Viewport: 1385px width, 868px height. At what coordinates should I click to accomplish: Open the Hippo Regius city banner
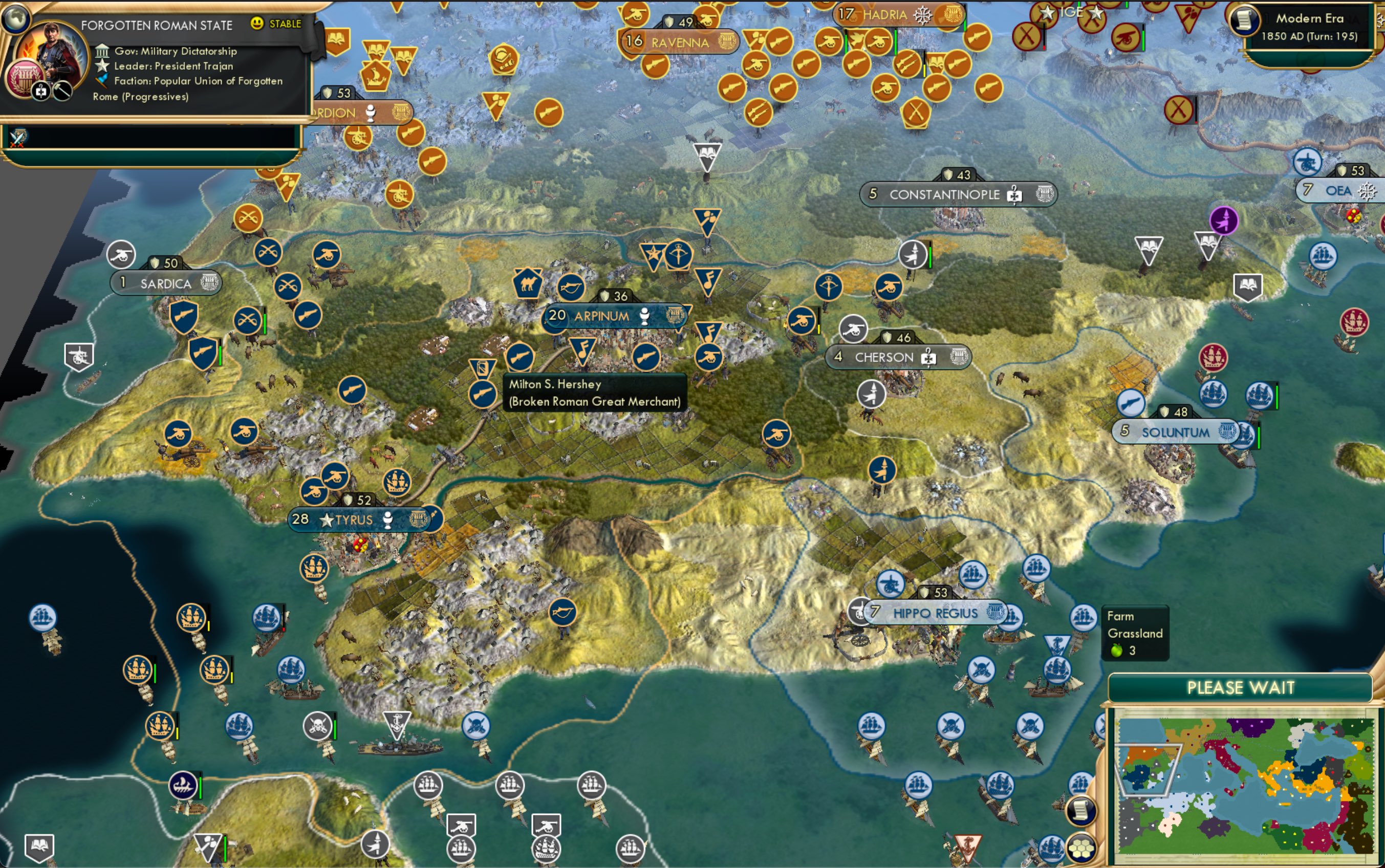[x=935, y=613]
